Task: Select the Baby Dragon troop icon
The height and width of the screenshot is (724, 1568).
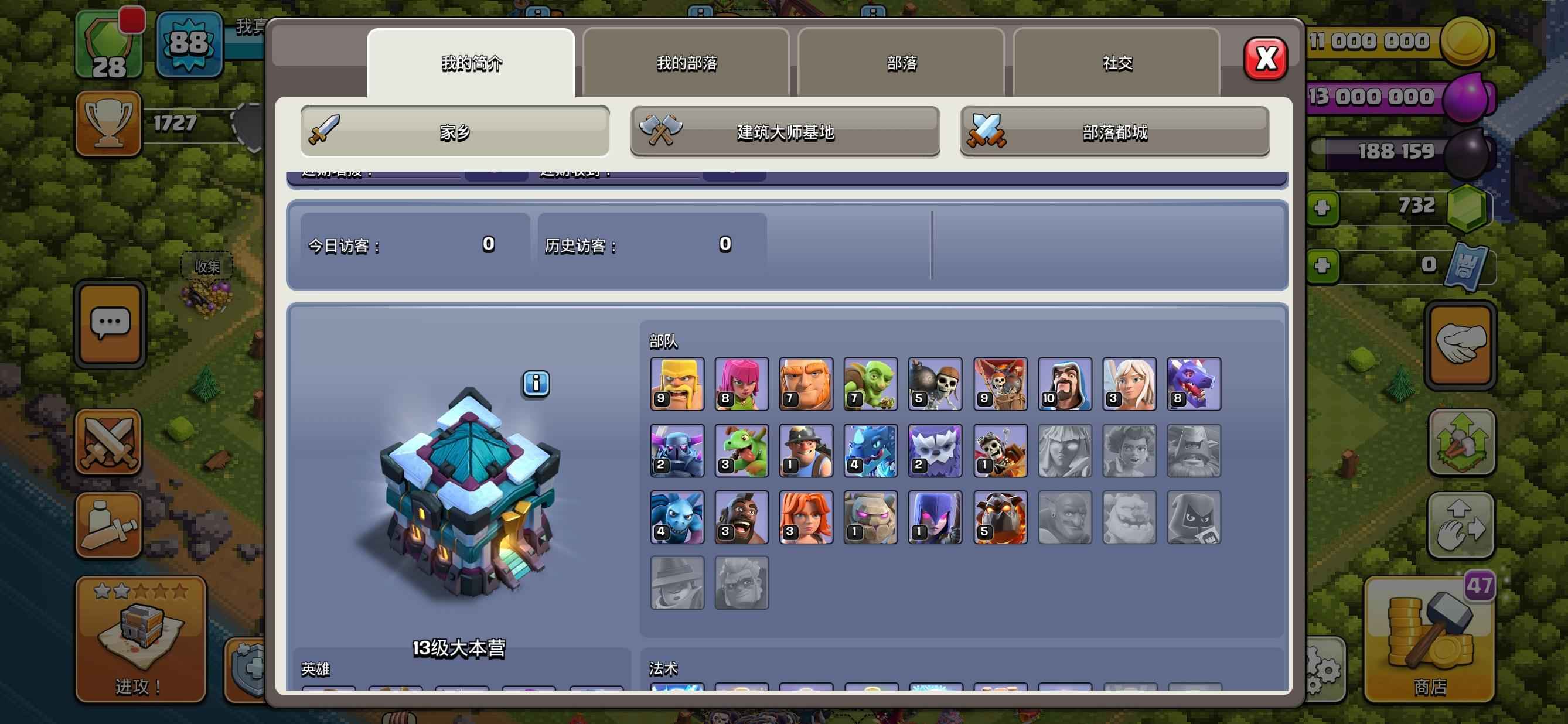Action: [x=741, y=451]
